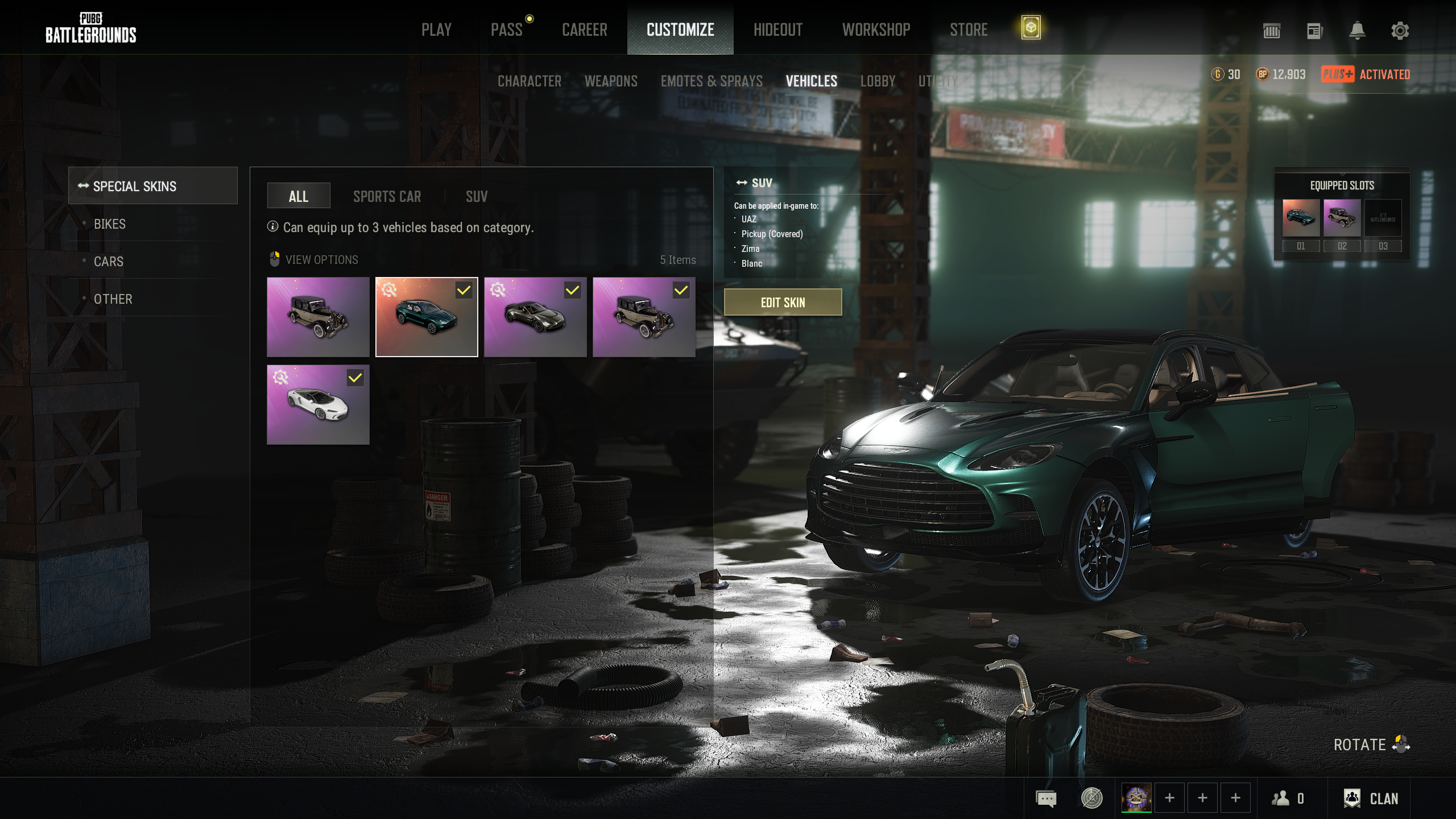1456x819 pixels.
Task: Choose Bikes in the side menu
Action: click(110, 224)
